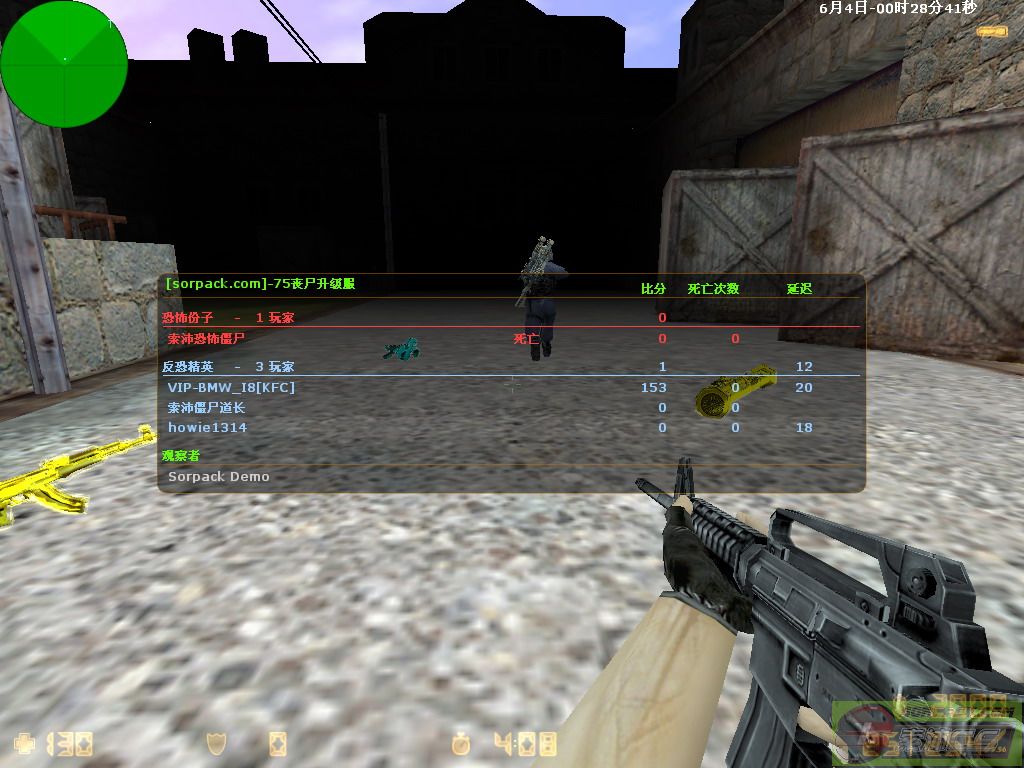Select player row howie1314
This screenshot has width=1024, height=768.
(207, 427)
